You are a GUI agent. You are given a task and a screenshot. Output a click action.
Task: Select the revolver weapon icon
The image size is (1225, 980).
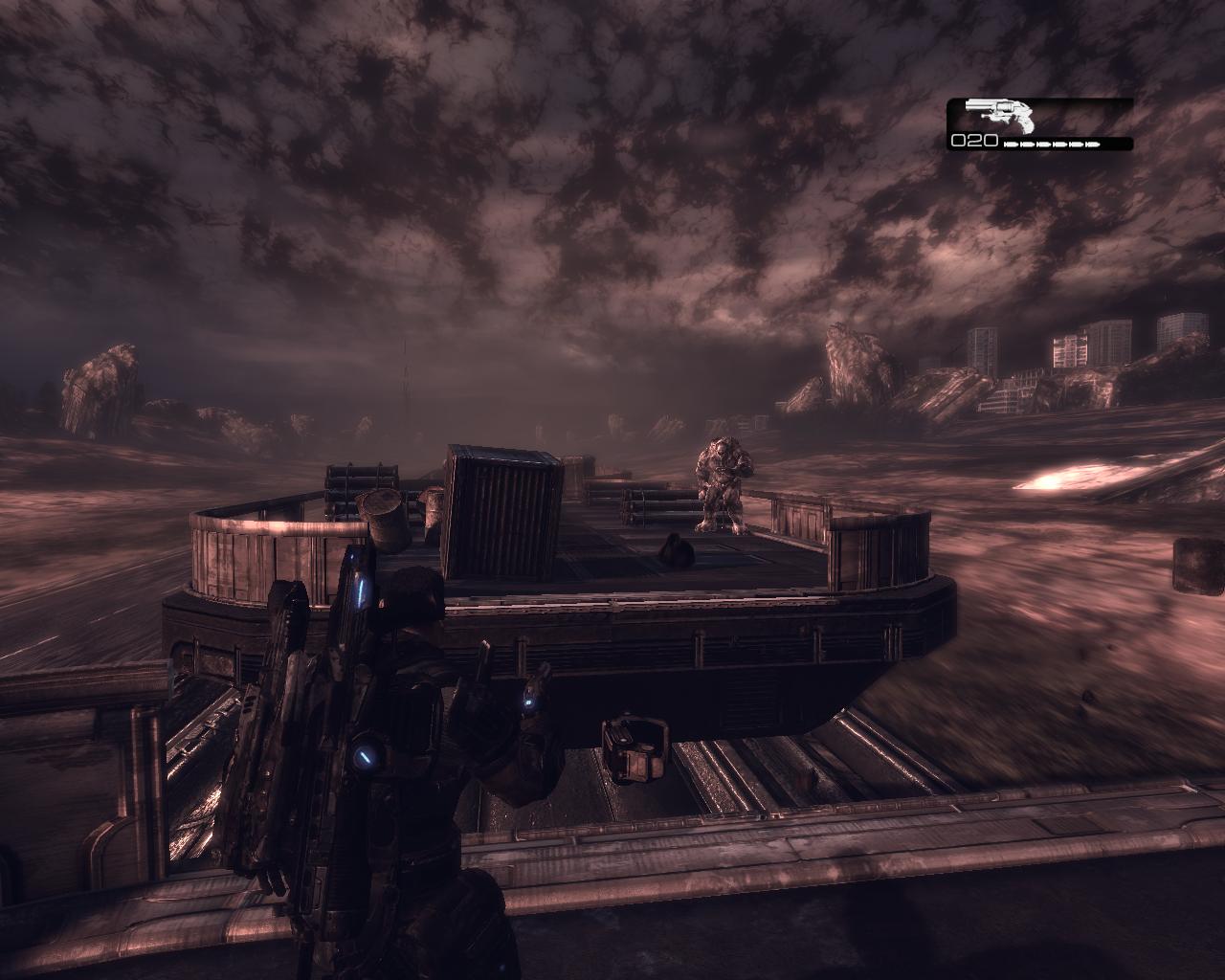(x=1001, y=115)
